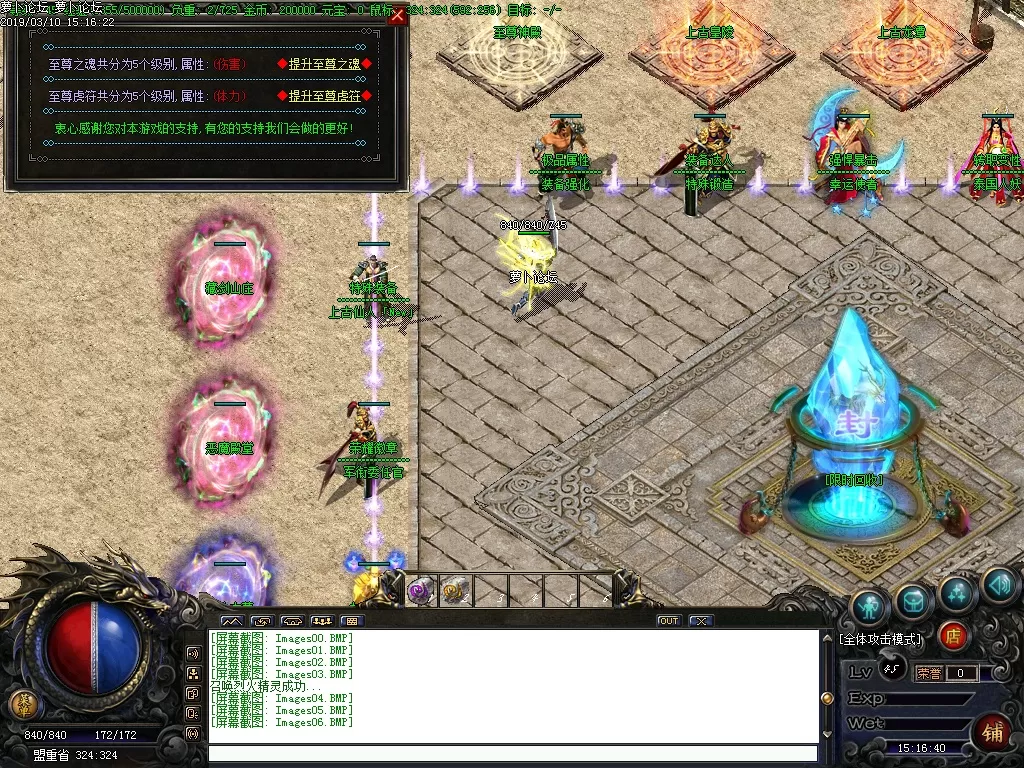
Task: Select 提升至尊虎符 upgrade link
Action: tap(324, 96)
